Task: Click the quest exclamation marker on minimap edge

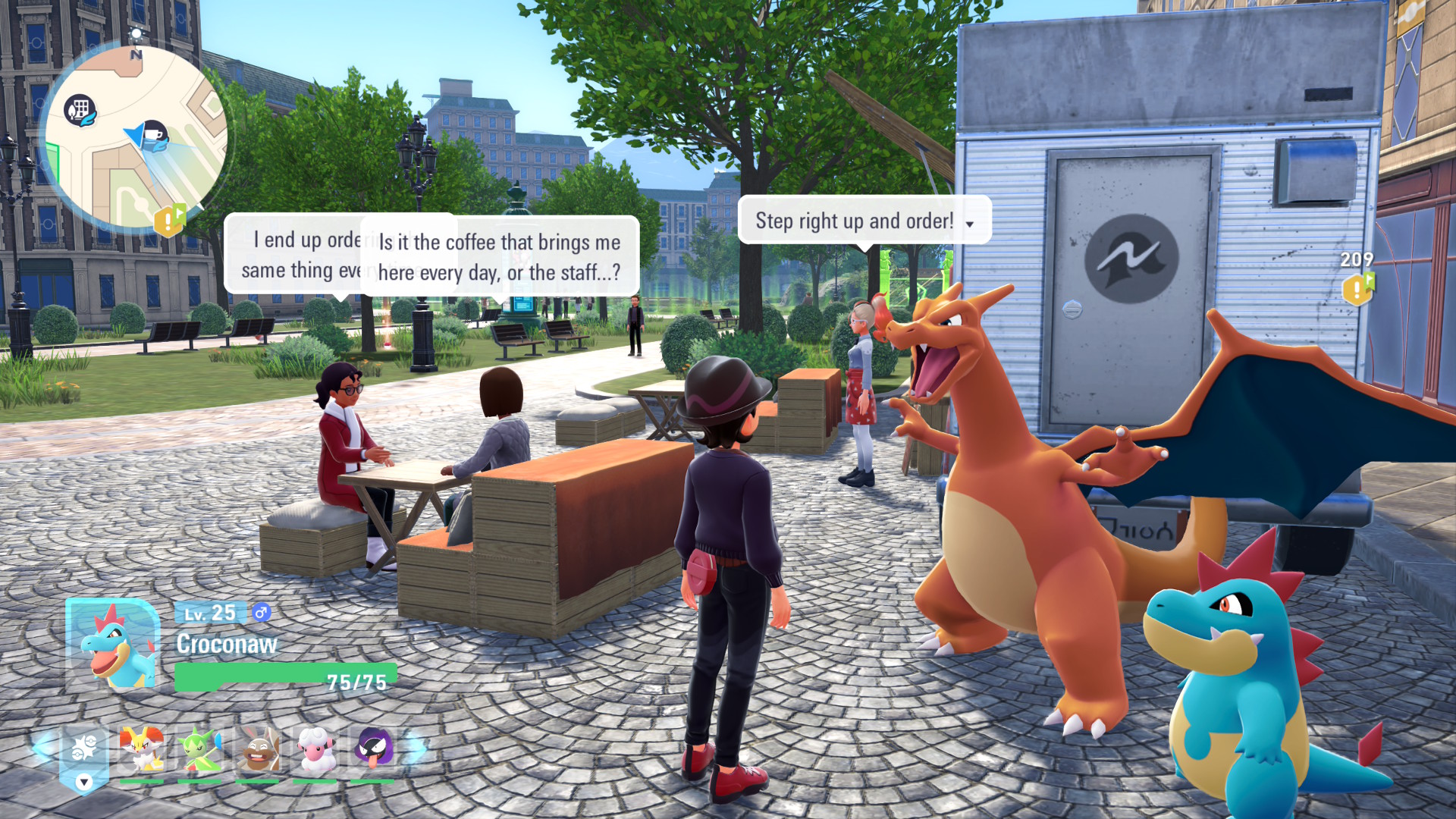Action: coord(170,220)
